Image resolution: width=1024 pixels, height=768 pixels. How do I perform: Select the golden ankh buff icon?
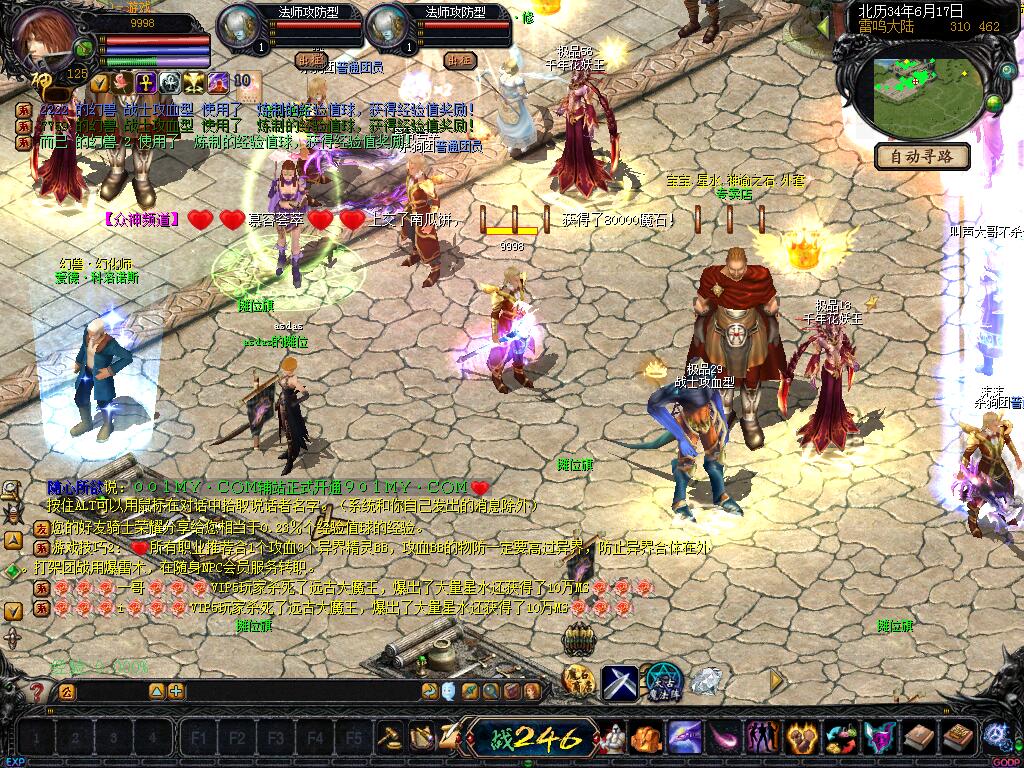click(146, 82)
